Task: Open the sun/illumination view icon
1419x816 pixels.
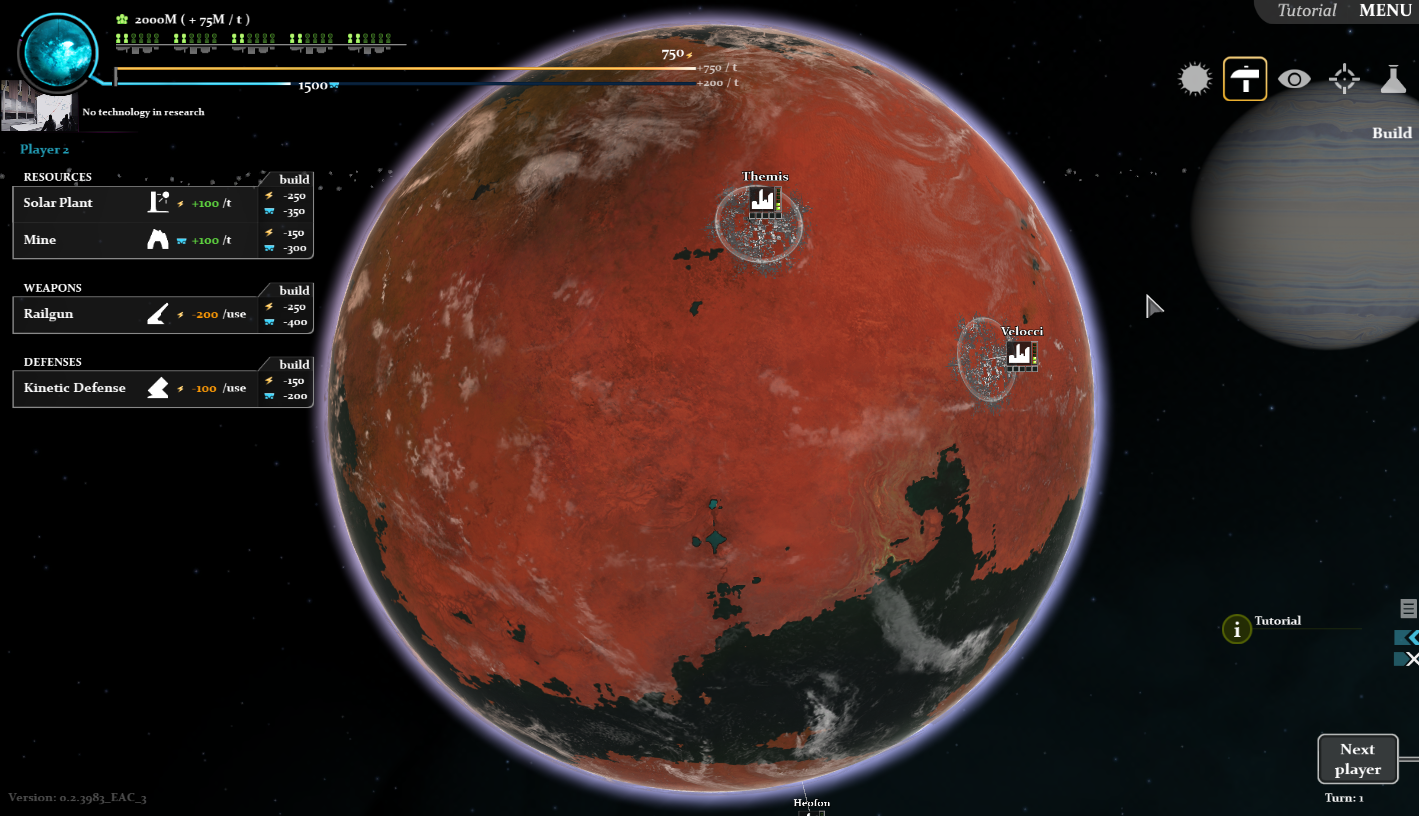Action: 1194,78
